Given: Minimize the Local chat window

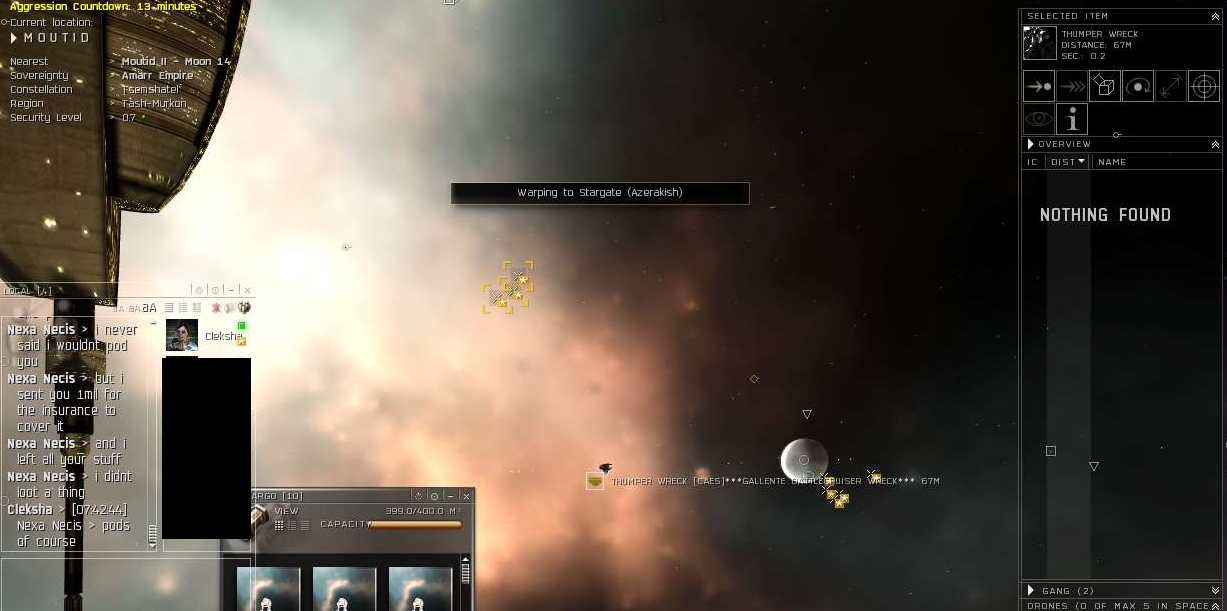Looking at the screenshot, I should (231, 290).
